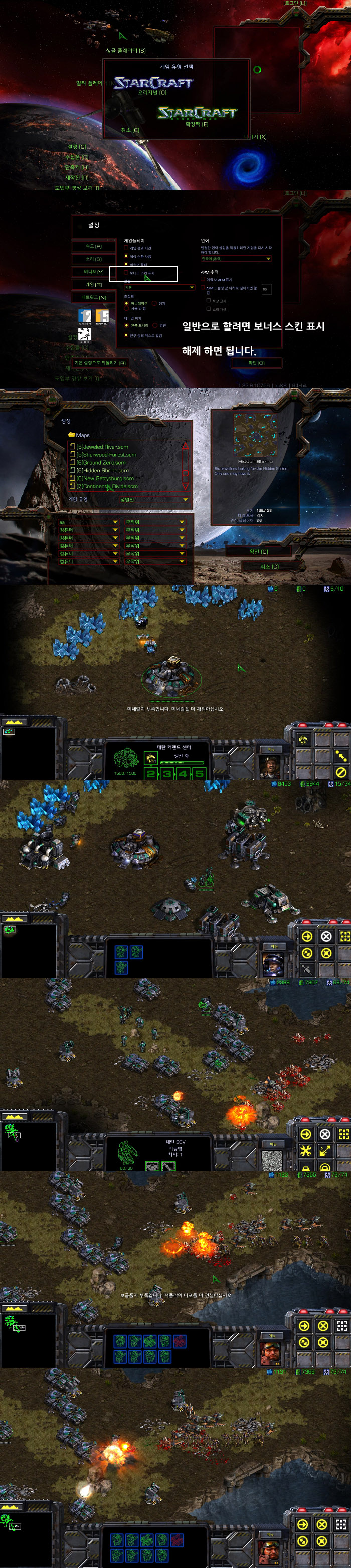This screenshot has width=351, height=1568.
Task: Reset to default settings (기본 설정으로 되돌리기)
Action: click(99, 363)
